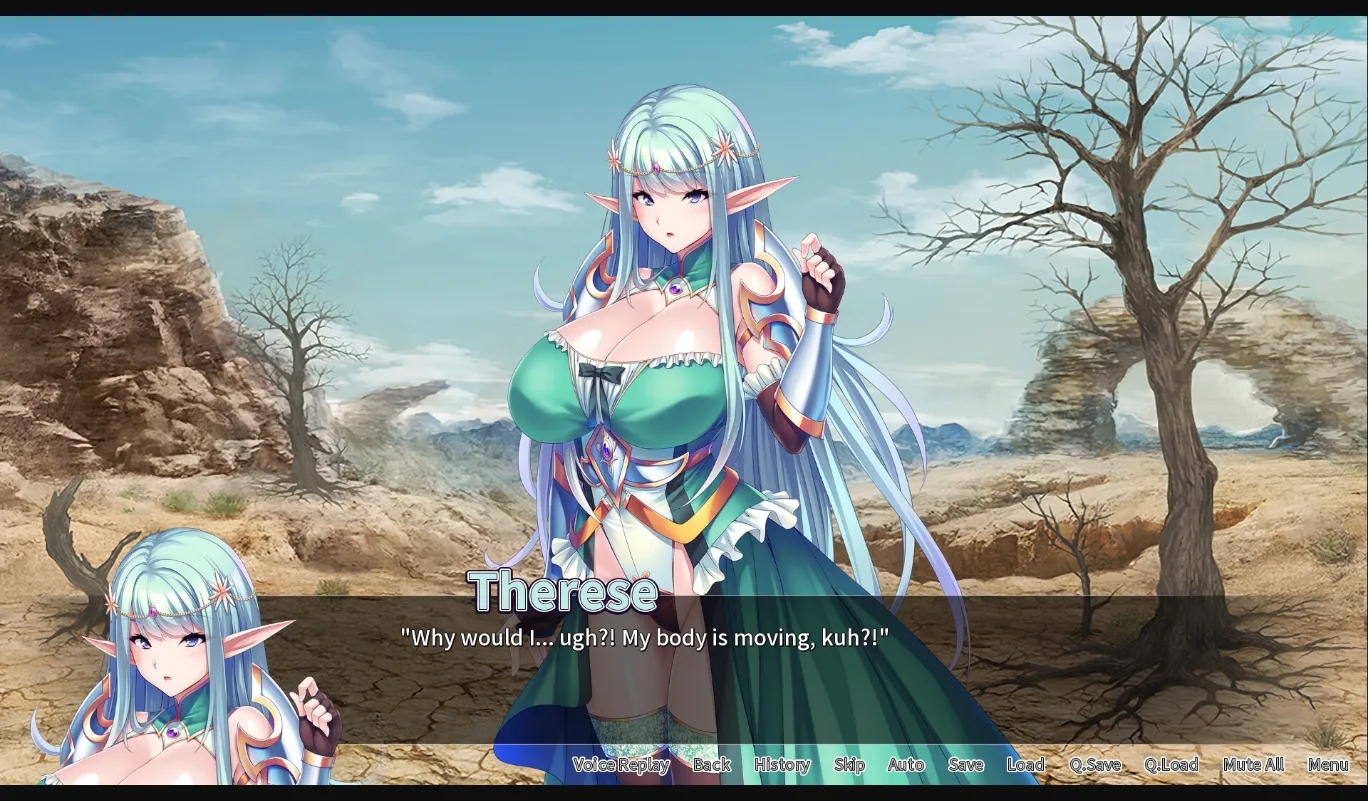Open the Load screen
This screenshot has width=1368, height=801.
(x=1027, y=765)
